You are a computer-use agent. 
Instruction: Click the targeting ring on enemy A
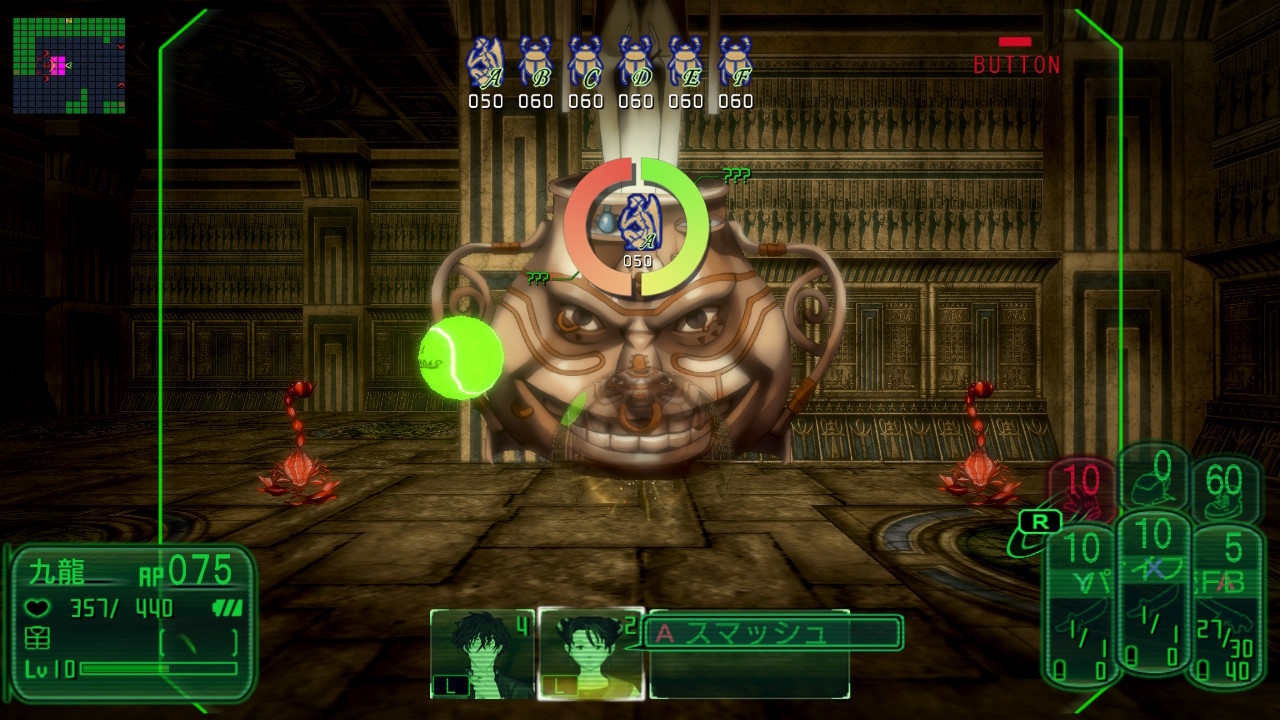[x=637, y=228]
